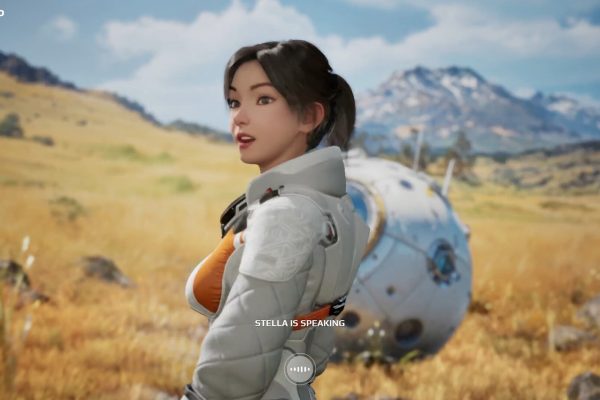Click the circular voice waveform icon

click(300, 369)
